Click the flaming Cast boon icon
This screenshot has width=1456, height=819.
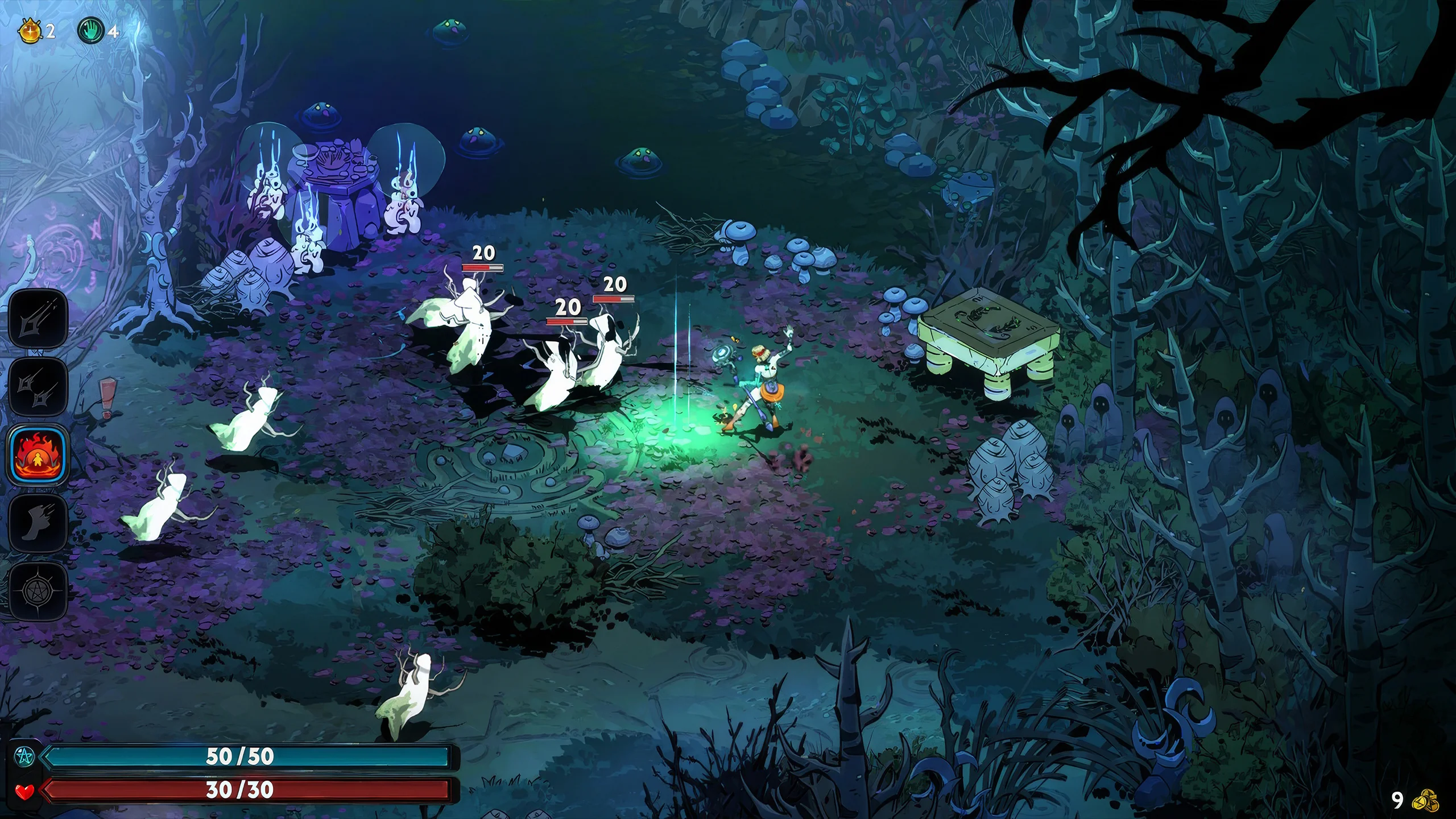pyautogui.click(x=38, y=455)
